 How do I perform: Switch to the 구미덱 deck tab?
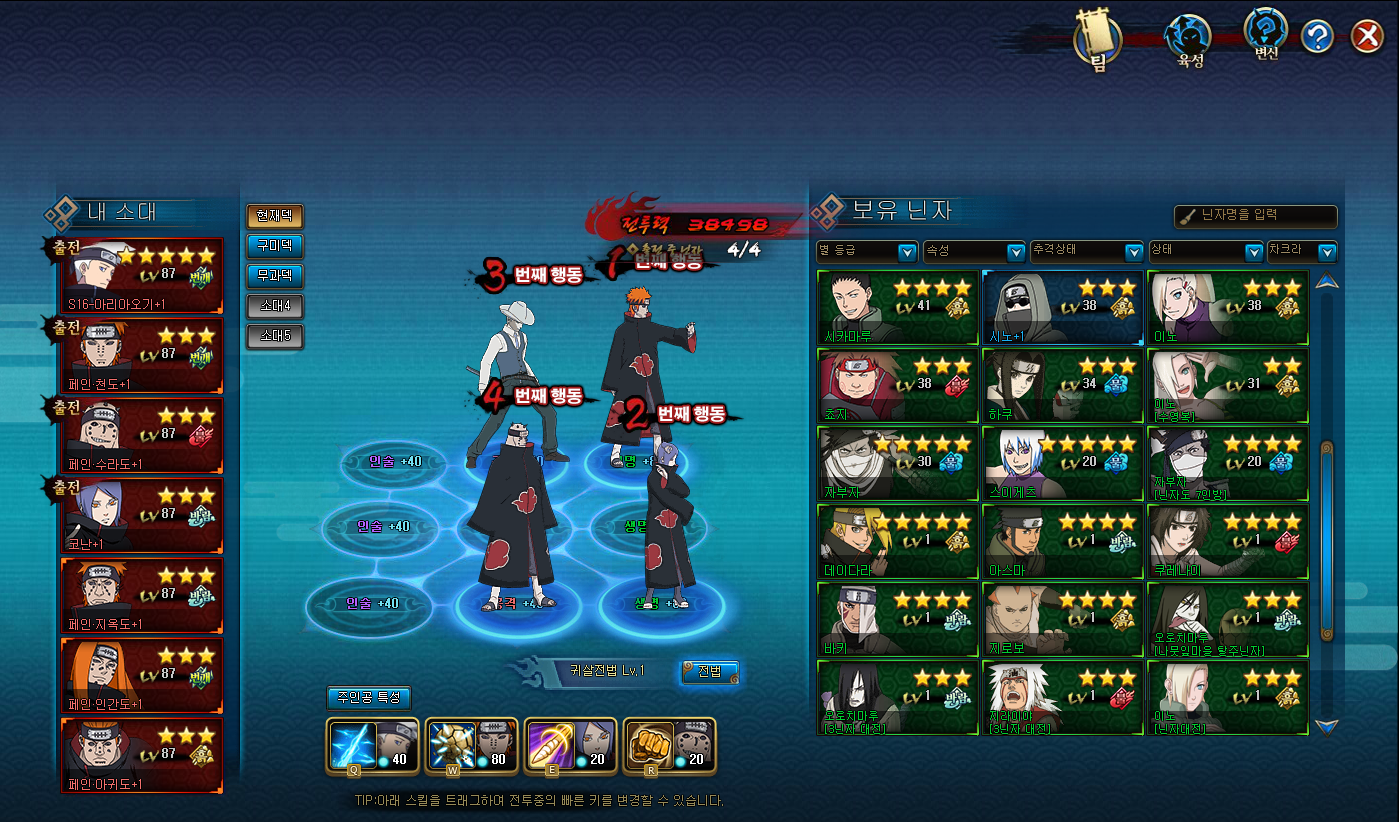click(274, 246)
